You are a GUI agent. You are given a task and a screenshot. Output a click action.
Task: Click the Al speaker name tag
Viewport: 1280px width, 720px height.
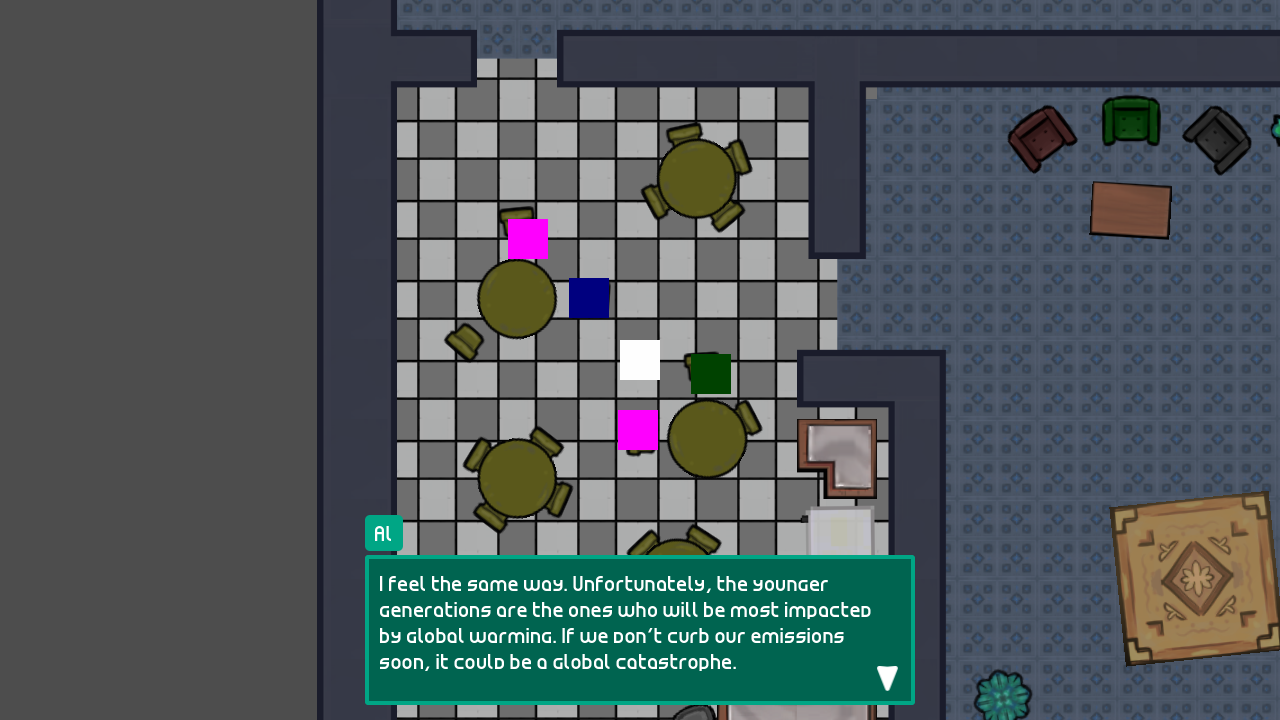click(x=383, y=533)
